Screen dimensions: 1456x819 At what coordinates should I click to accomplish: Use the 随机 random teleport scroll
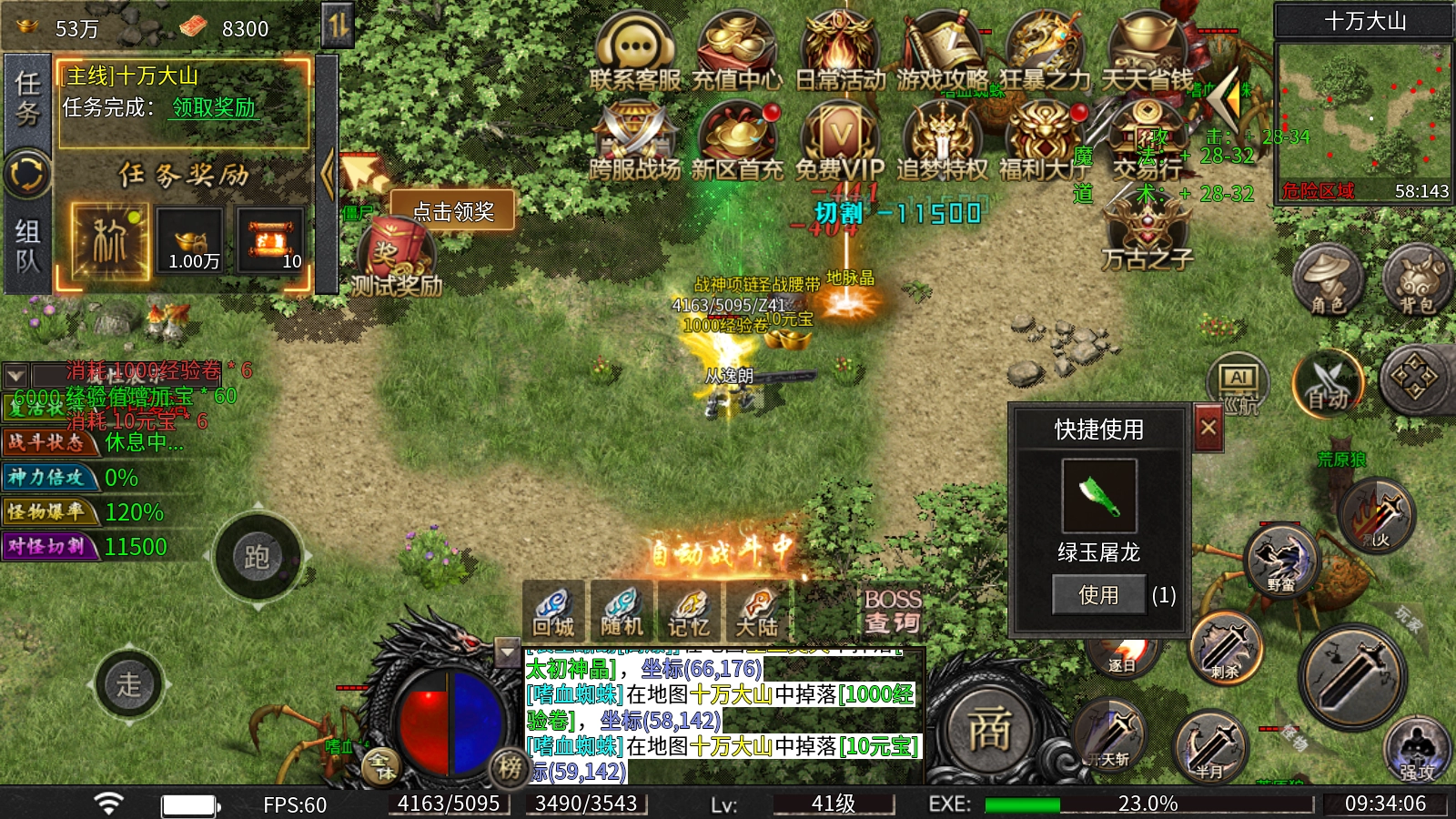(622, 612)
